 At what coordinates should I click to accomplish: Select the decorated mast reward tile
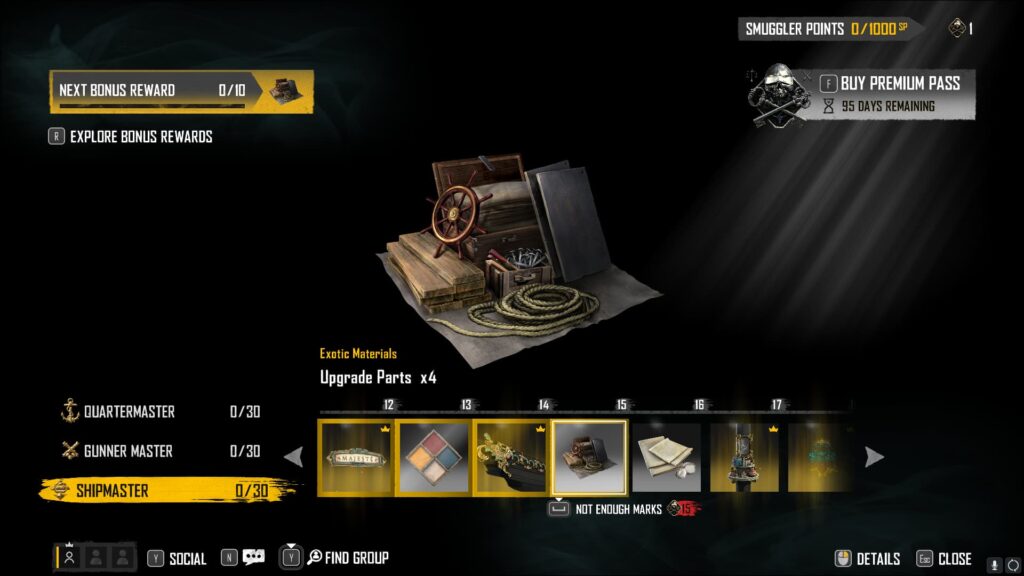pos(744,457)
